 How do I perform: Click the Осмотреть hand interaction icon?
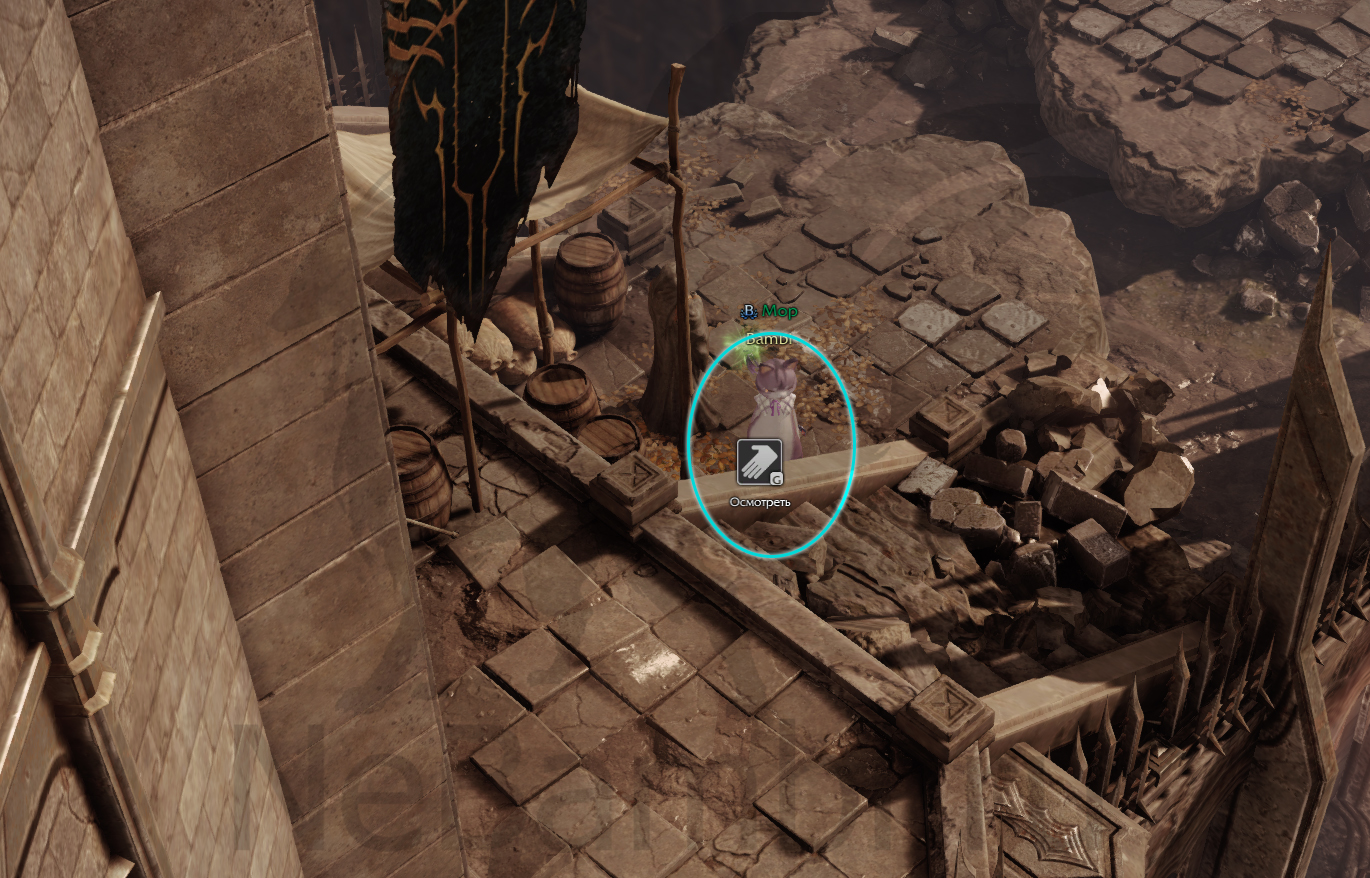tap(760, 462)
